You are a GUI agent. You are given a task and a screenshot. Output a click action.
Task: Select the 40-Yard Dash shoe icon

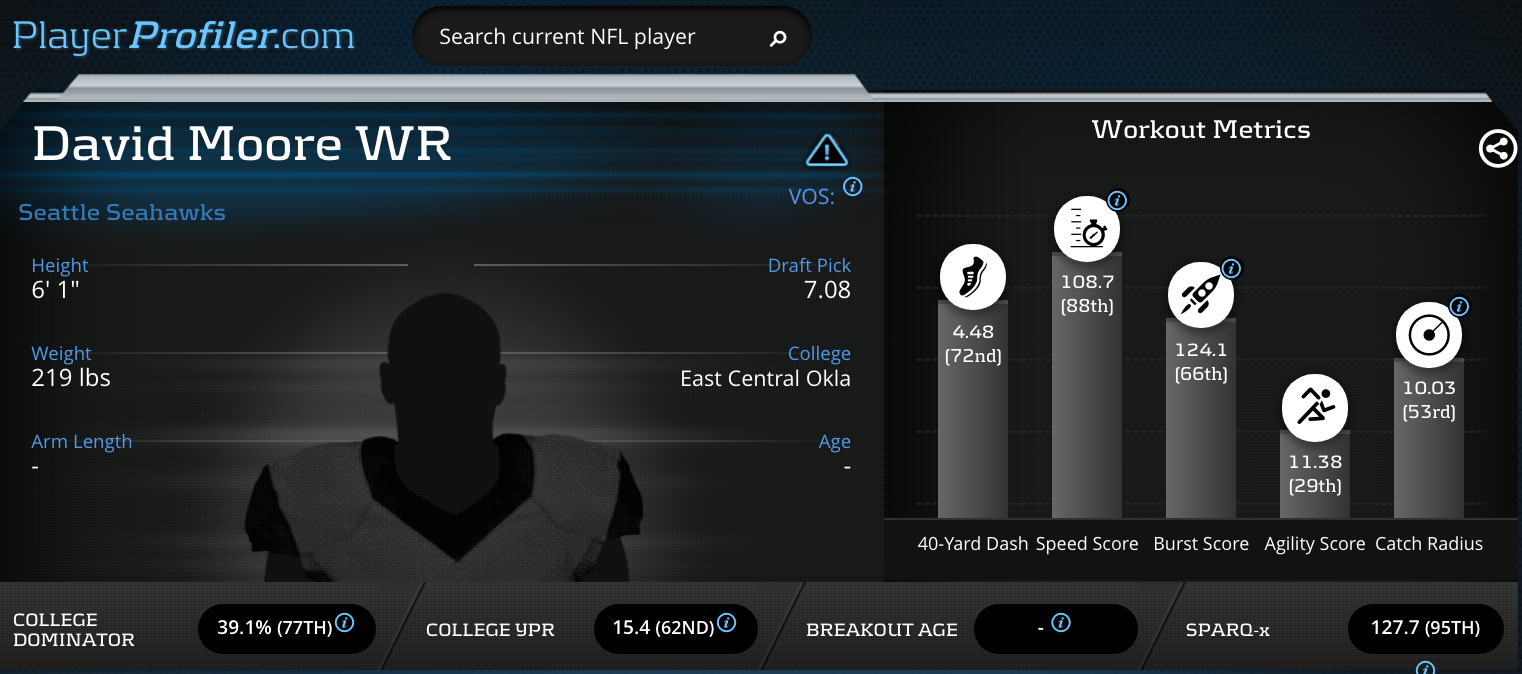pos(972,276)
